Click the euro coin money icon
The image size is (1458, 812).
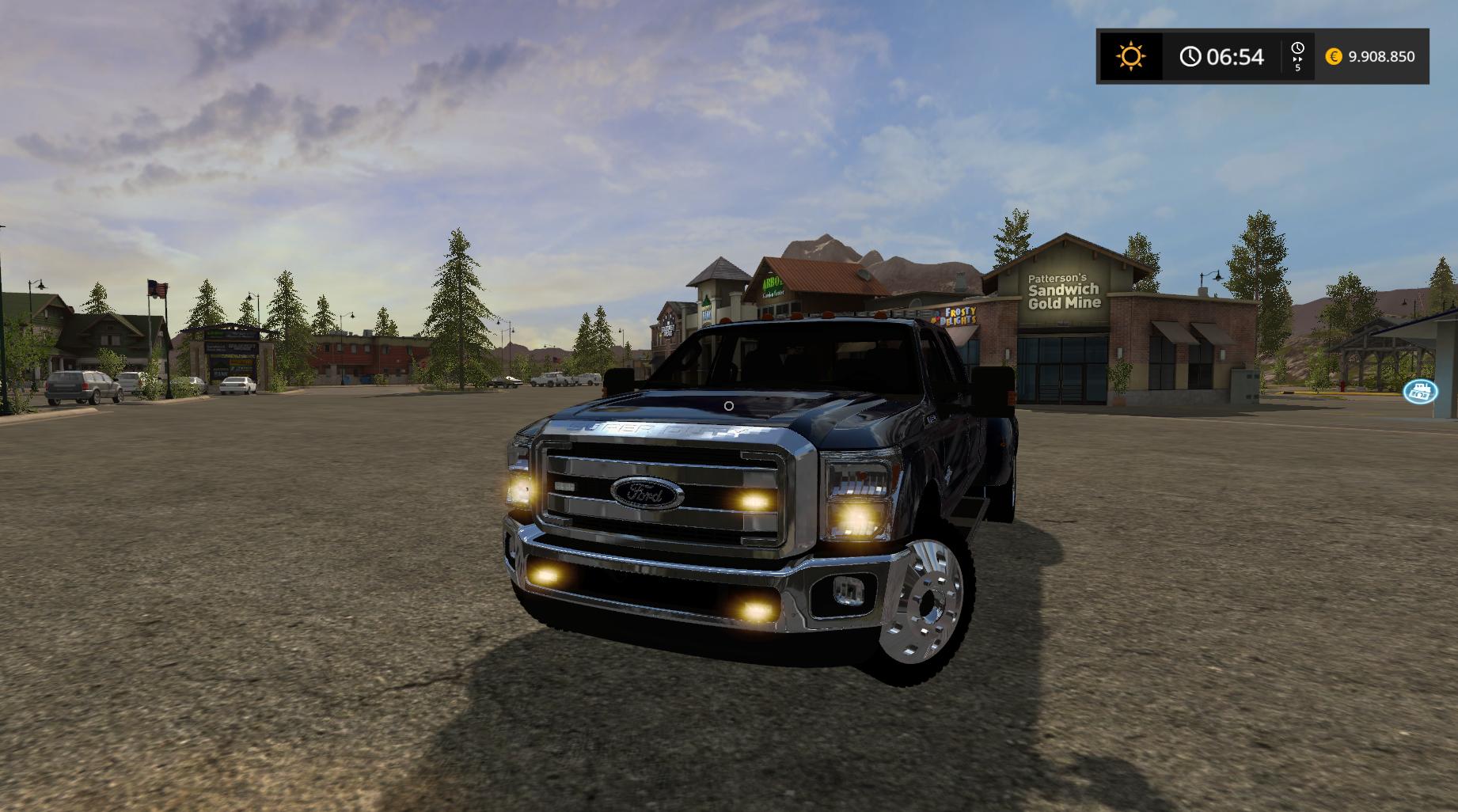point(1334,56)
